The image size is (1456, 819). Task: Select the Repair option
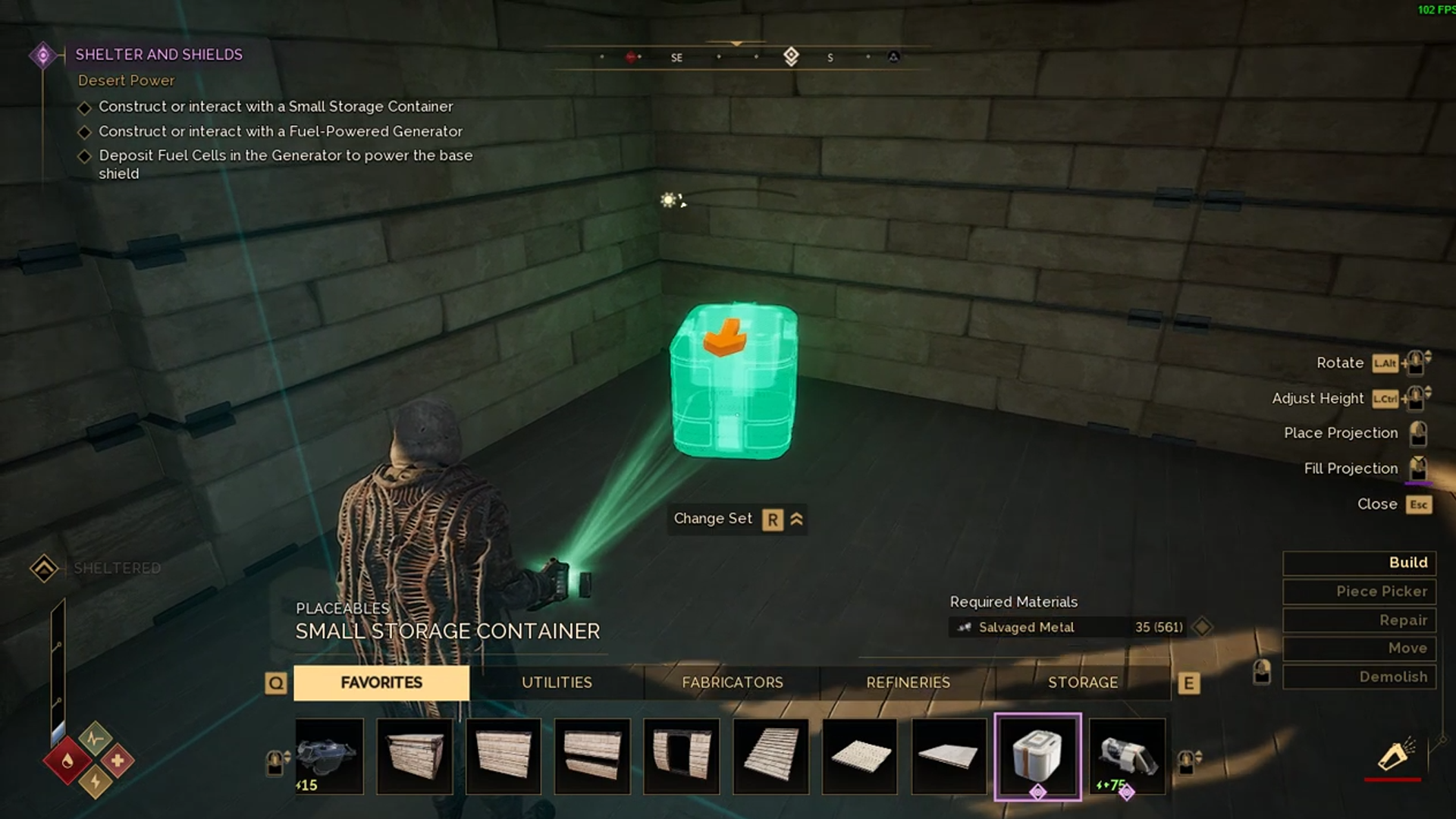[1358, 620]
